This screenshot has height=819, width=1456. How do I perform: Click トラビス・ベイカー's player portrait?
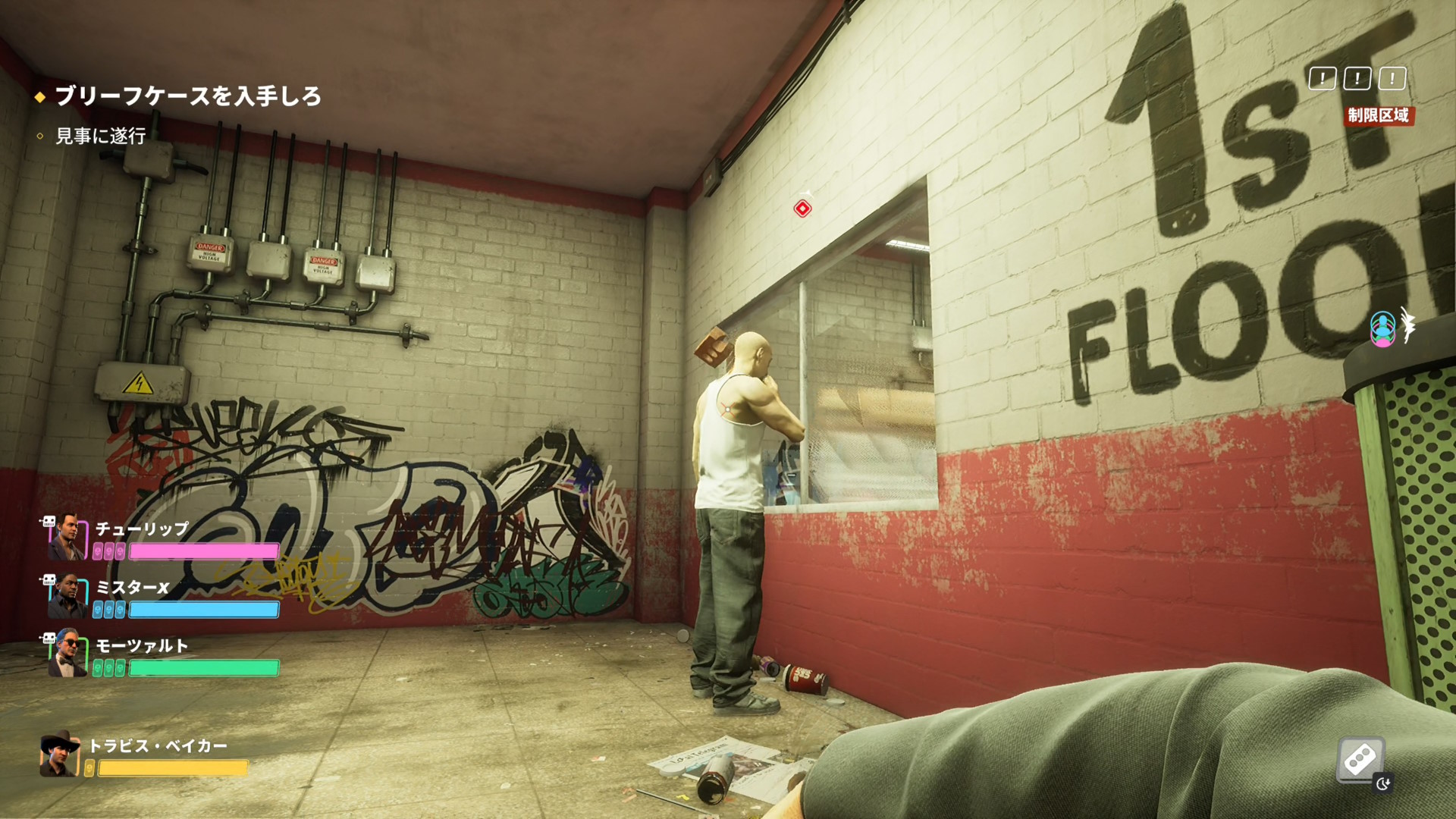60,754
